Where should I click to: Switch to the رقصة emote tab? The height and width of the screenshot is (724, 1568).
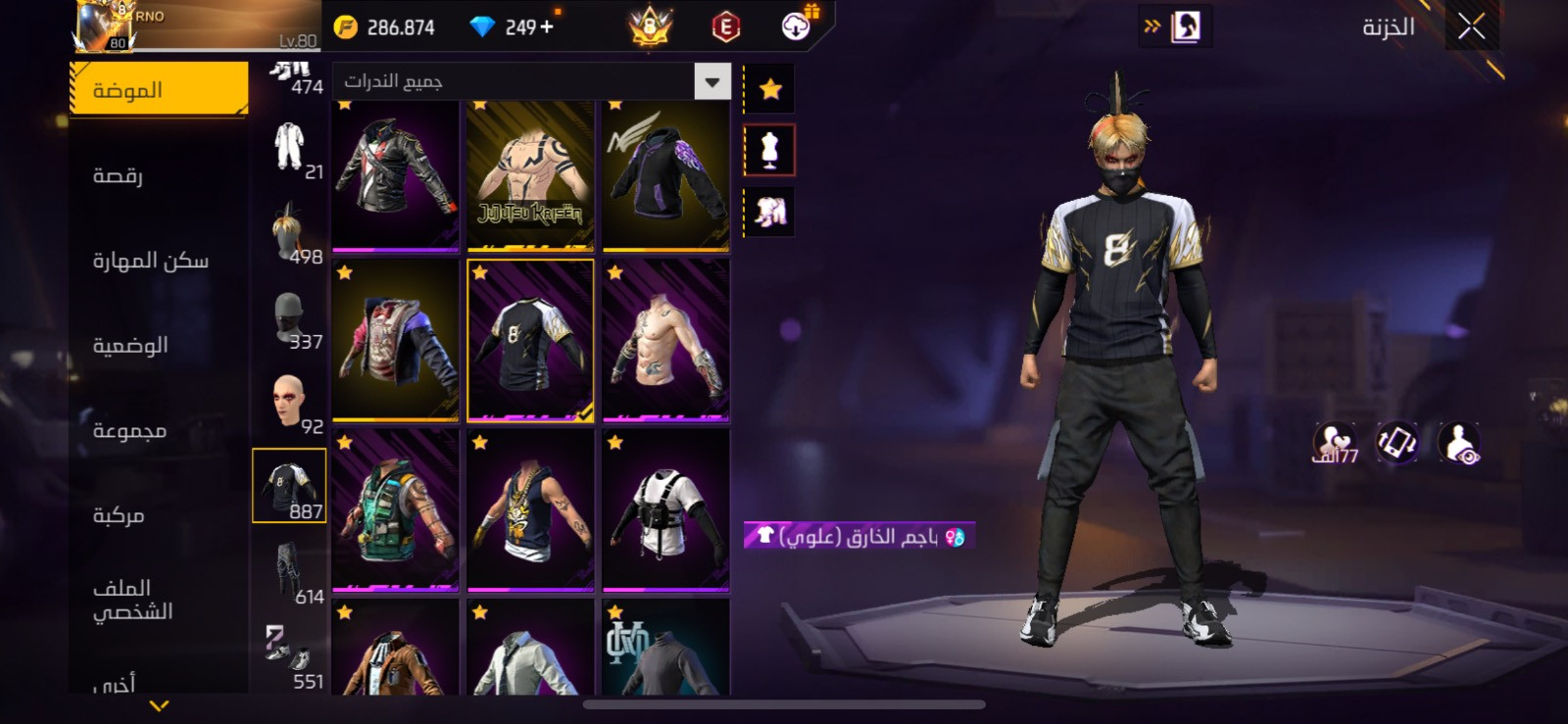click(119, 175)
